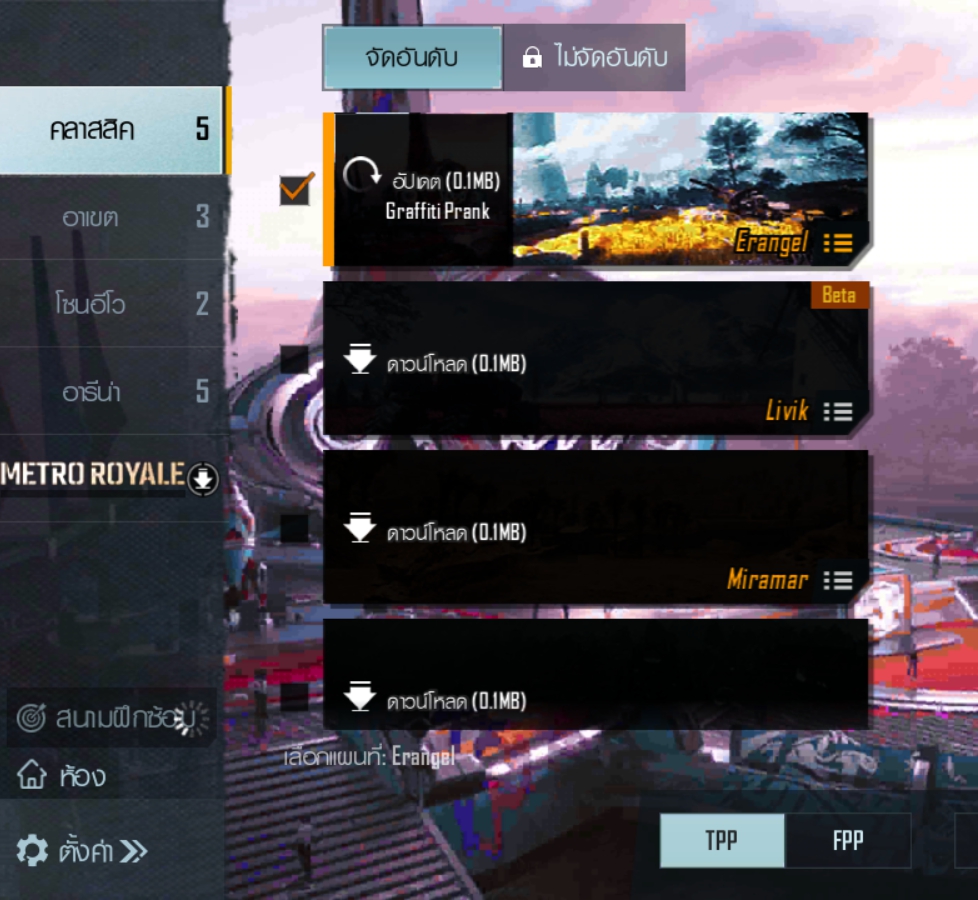978x900 pixels.
Task: Show the Livik map details list icon
Action: click(x=837, y=411)
